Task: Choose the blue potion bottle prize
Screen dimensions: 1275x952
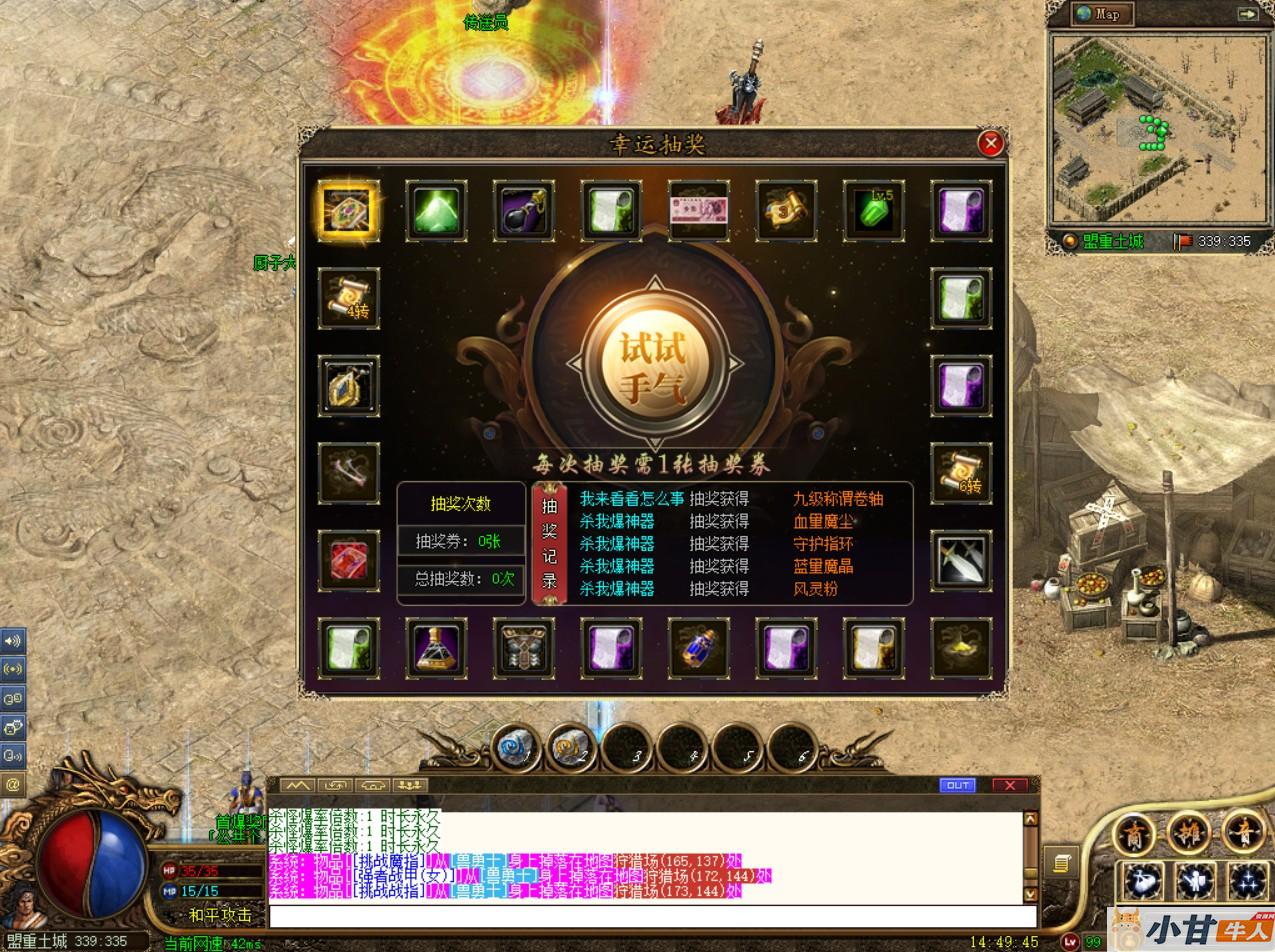Action: click(699, 648)
